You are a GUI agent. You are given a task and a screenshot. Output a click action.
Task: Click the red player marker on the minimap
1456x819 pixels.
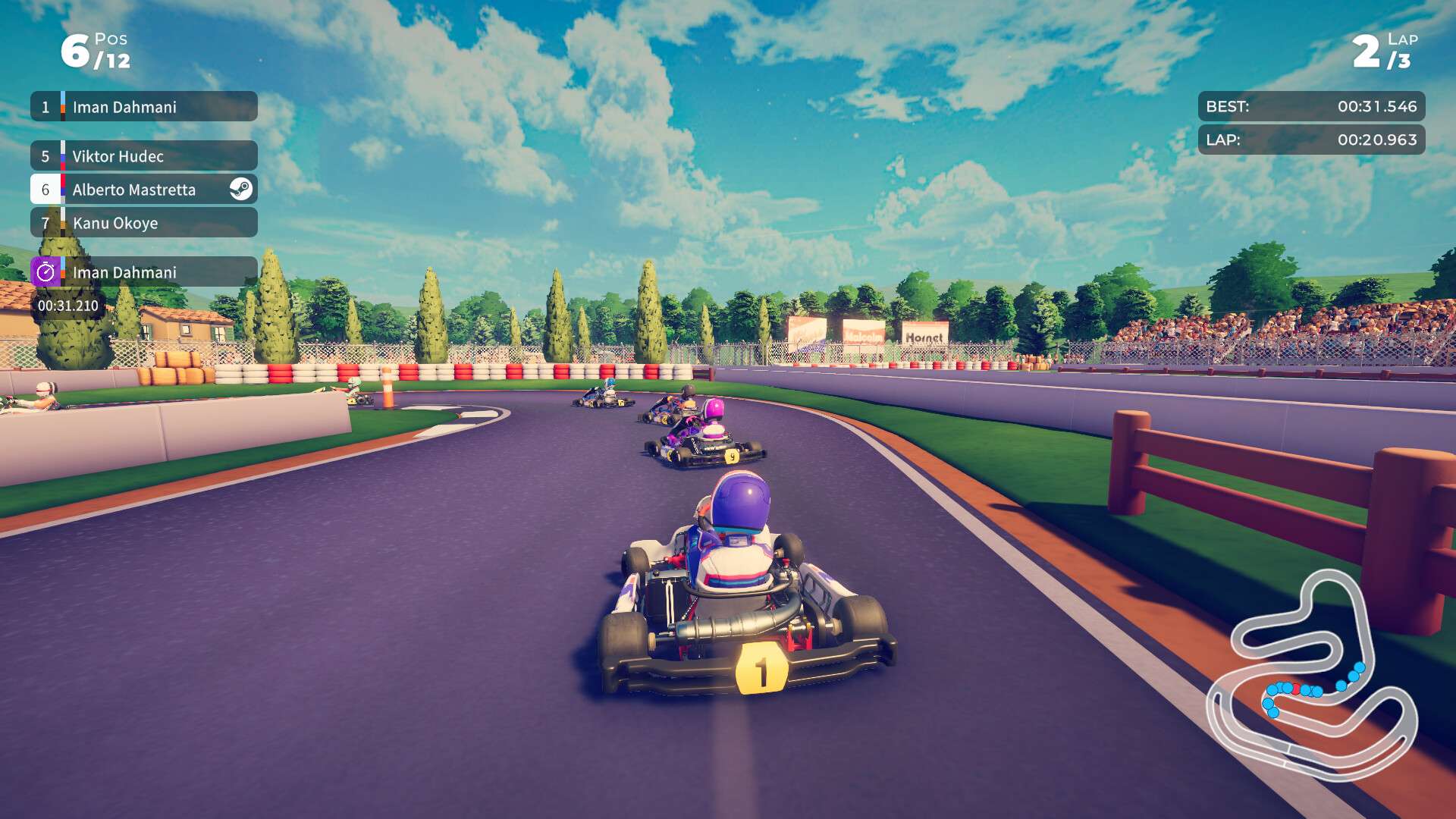[x=1297, y=690]
